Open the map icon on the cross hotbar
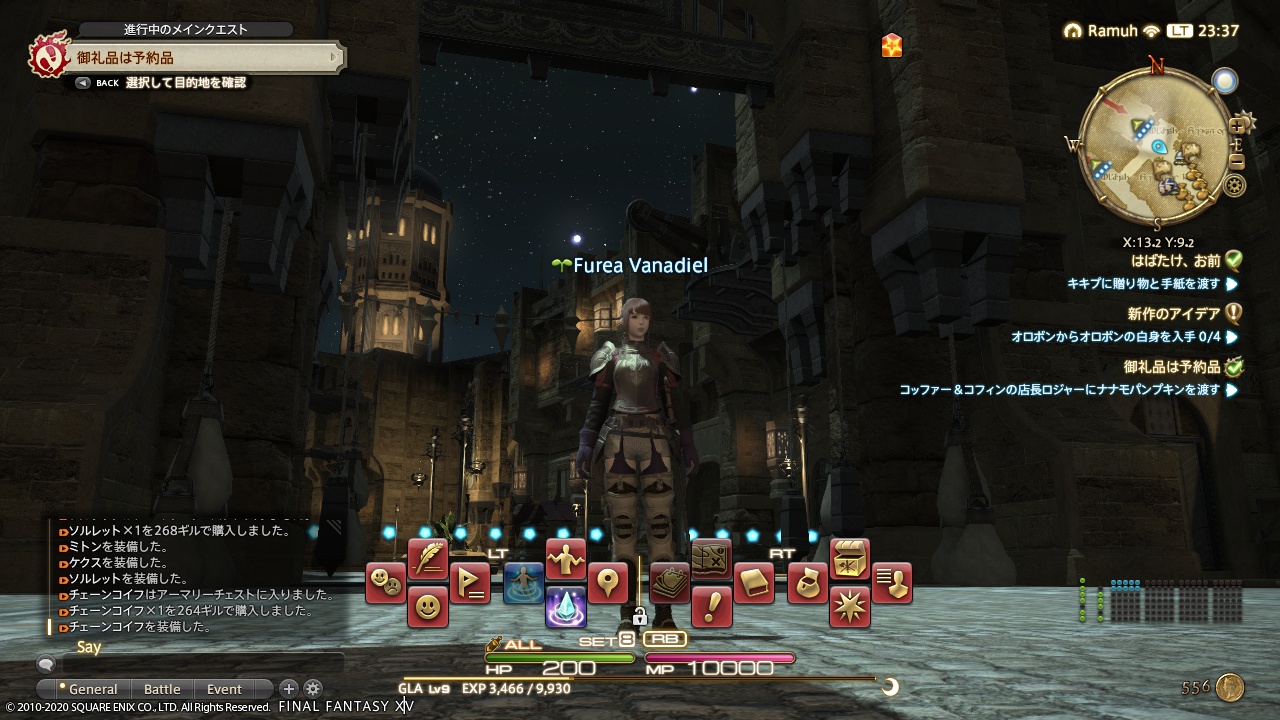Viewport: 1280px width, 720px height. point(711,557)
